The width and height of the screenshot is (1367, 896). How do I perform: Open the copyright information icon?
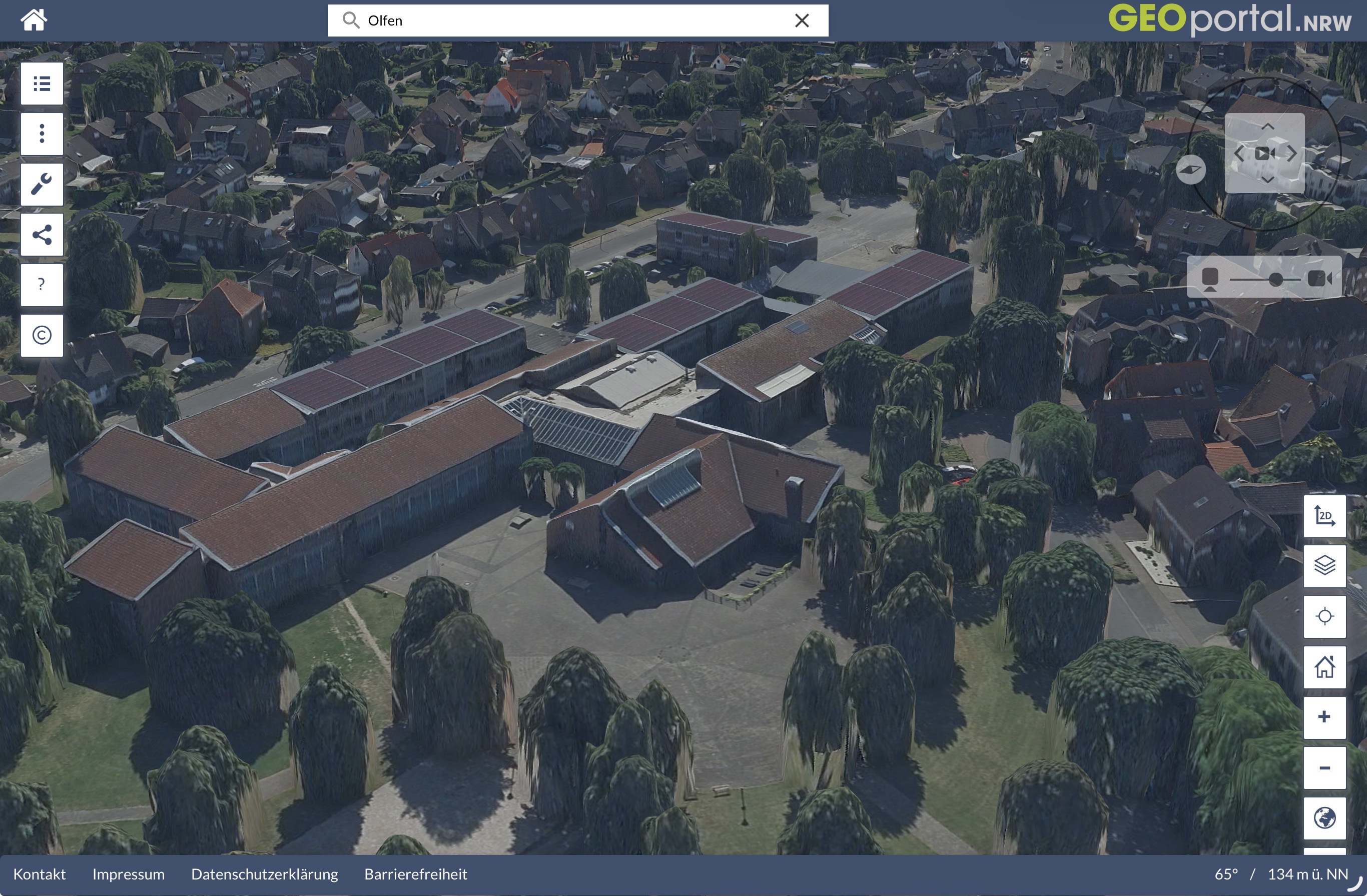click(x=42, y=335)
